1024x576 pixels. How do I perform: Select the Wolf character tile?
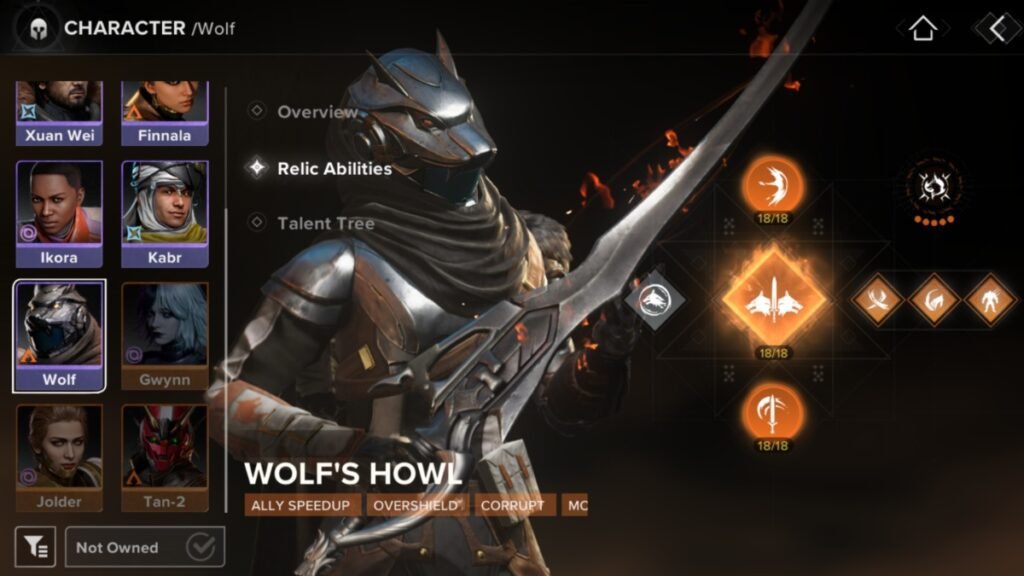pyautogui.click(x=59, y=336)
